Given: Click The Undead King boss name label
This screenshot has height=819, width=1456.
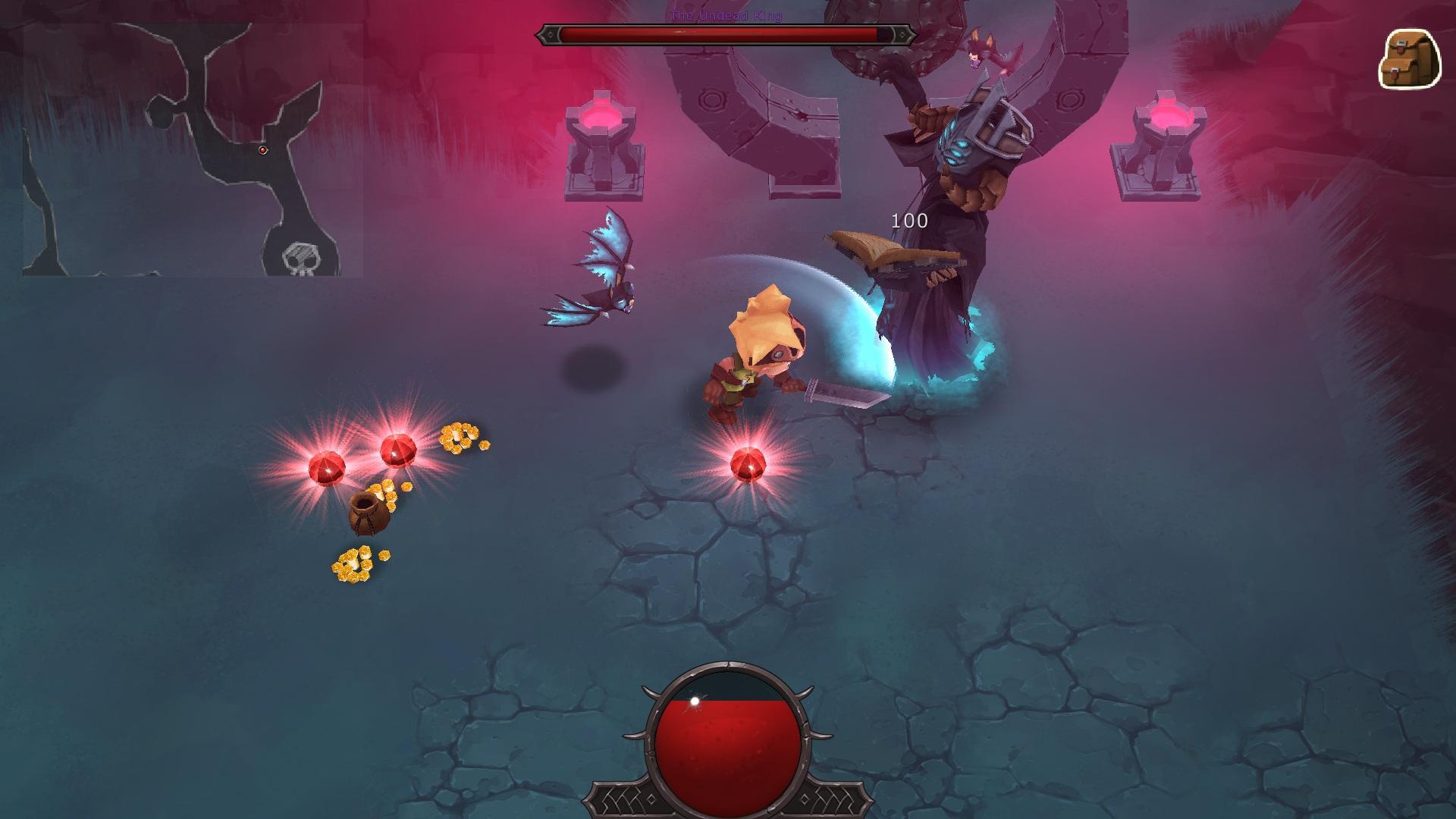Looking at the screenshot, I should pyautogui.click(x=726, y=16).
